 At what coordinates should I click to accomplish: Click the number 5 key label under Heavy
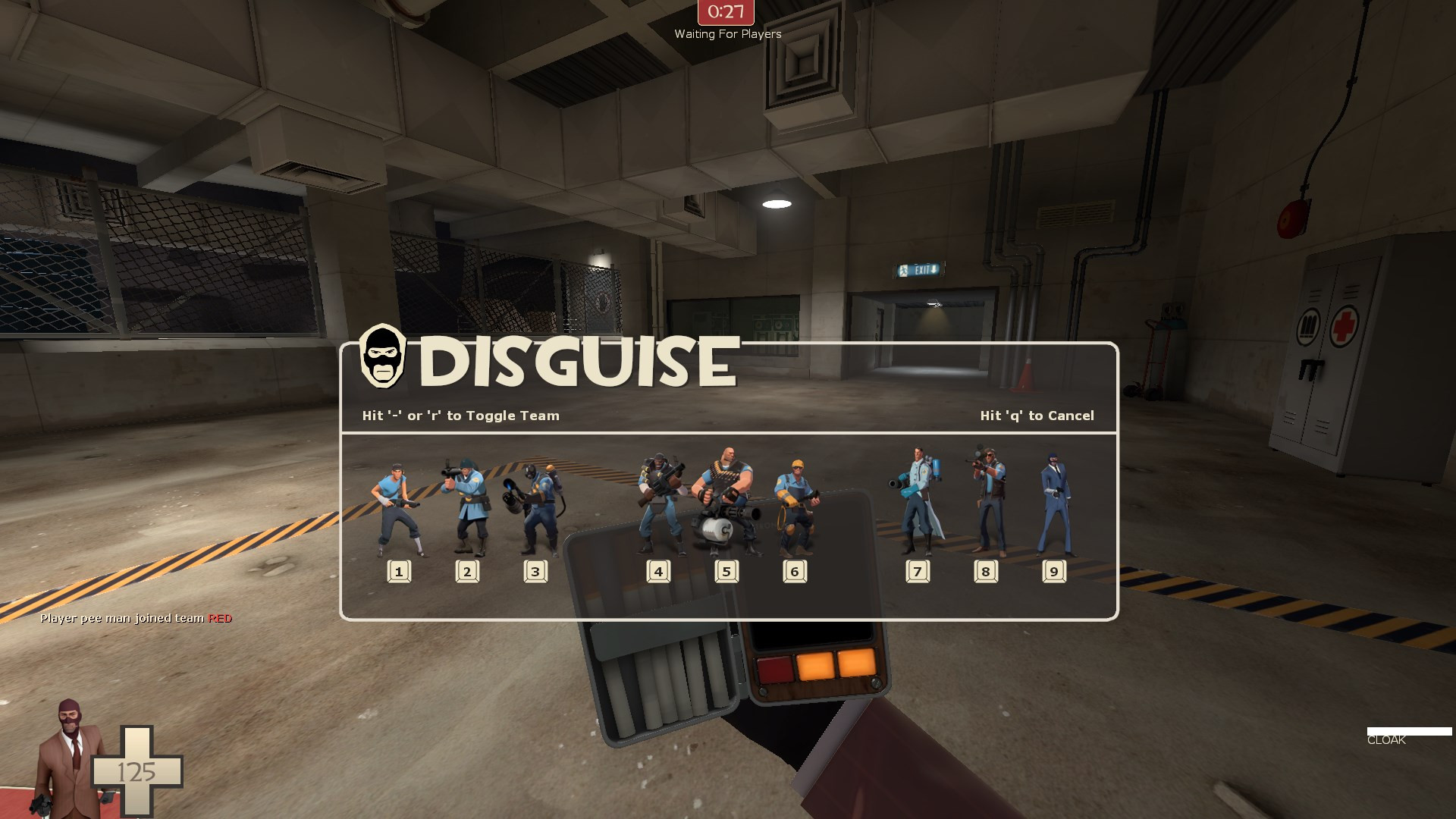(725, 571)
